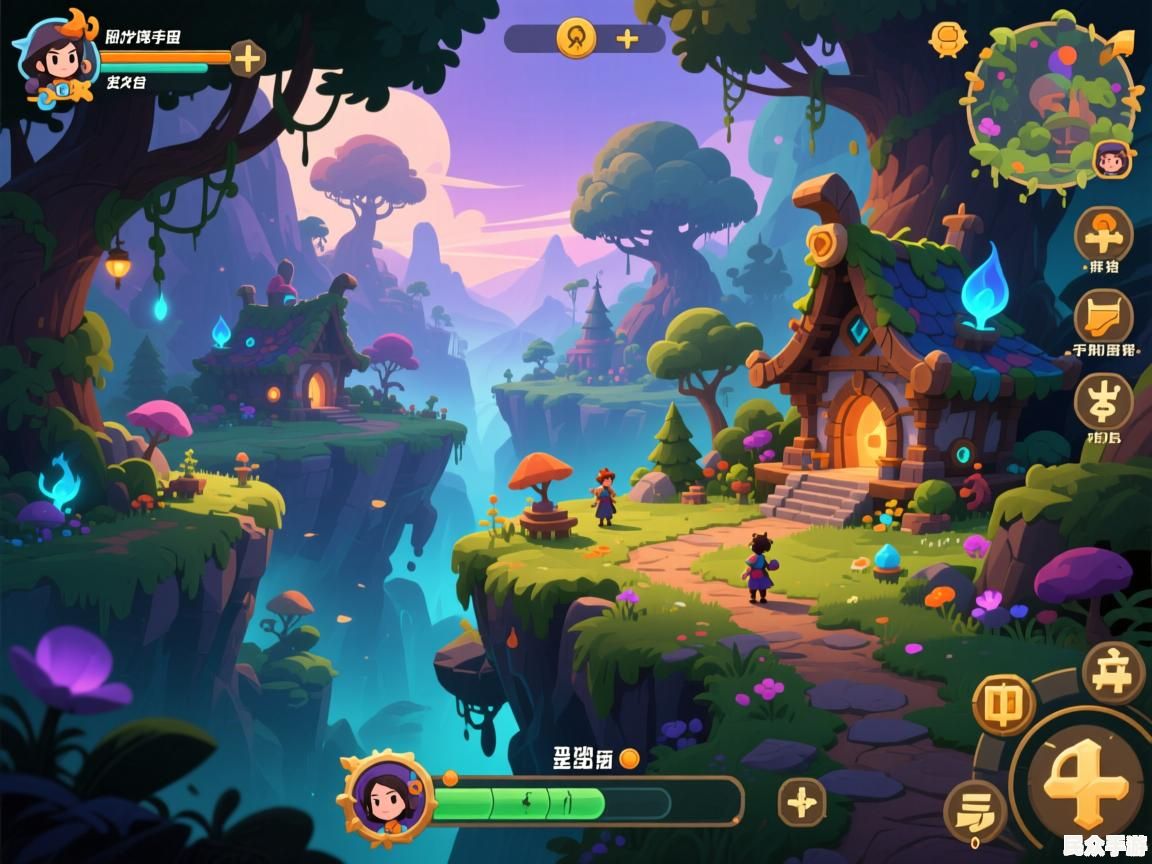Open the player avatar in the top-left corner
Viewport: 1152px width, 864px height.
(52, 56)
